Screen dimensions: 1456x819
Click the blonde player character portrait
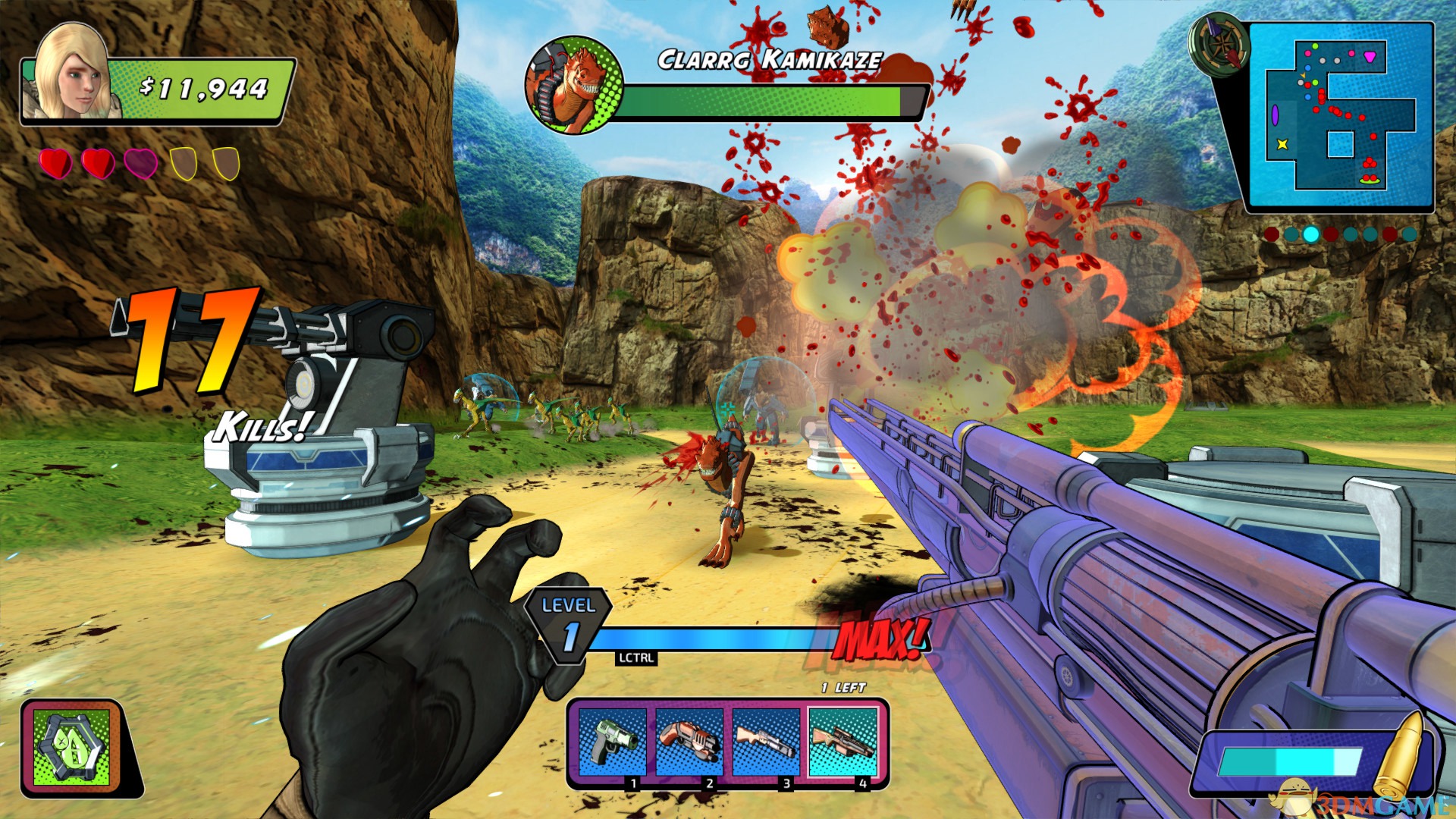(71, 73)
